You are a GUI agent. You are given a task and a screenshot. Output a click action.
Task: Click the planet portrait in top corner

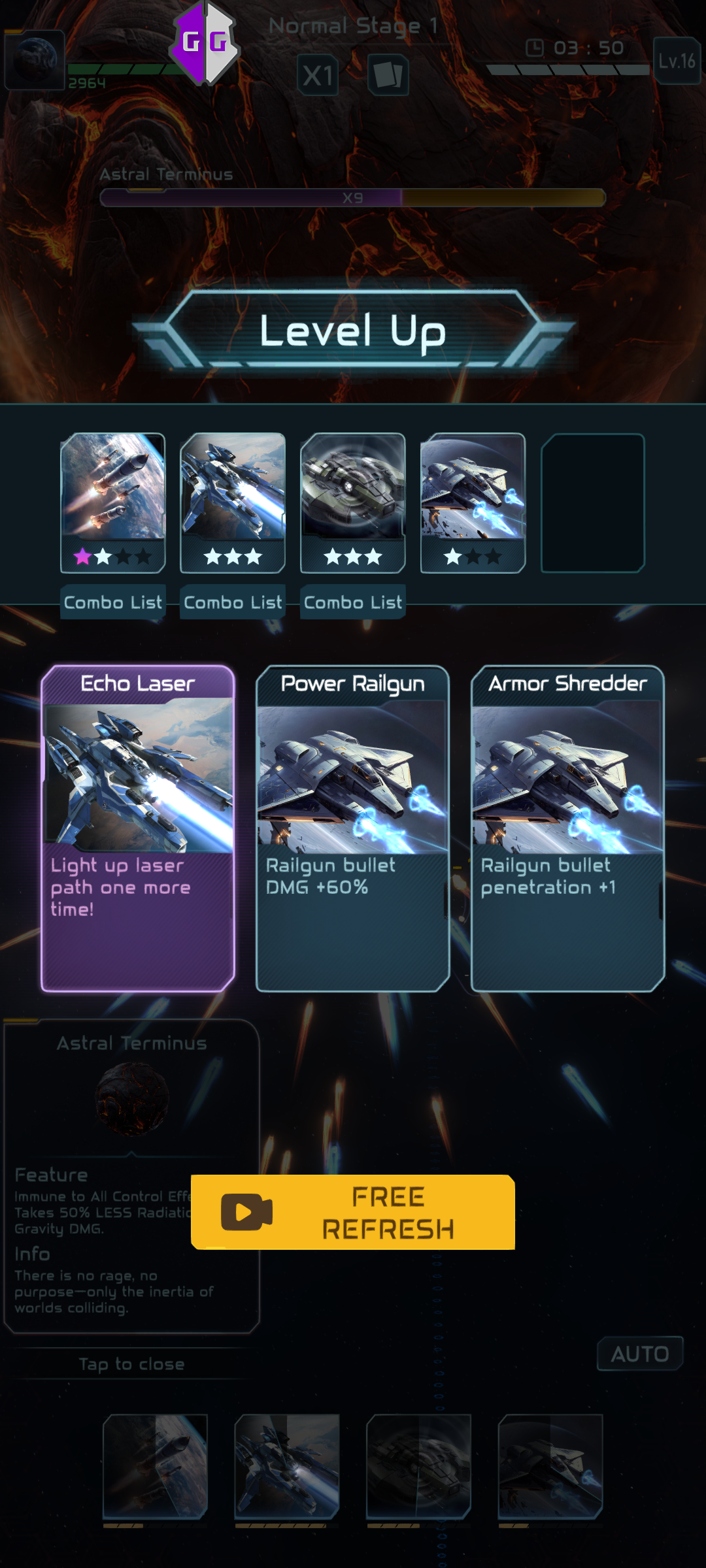[x=35, y=59]
